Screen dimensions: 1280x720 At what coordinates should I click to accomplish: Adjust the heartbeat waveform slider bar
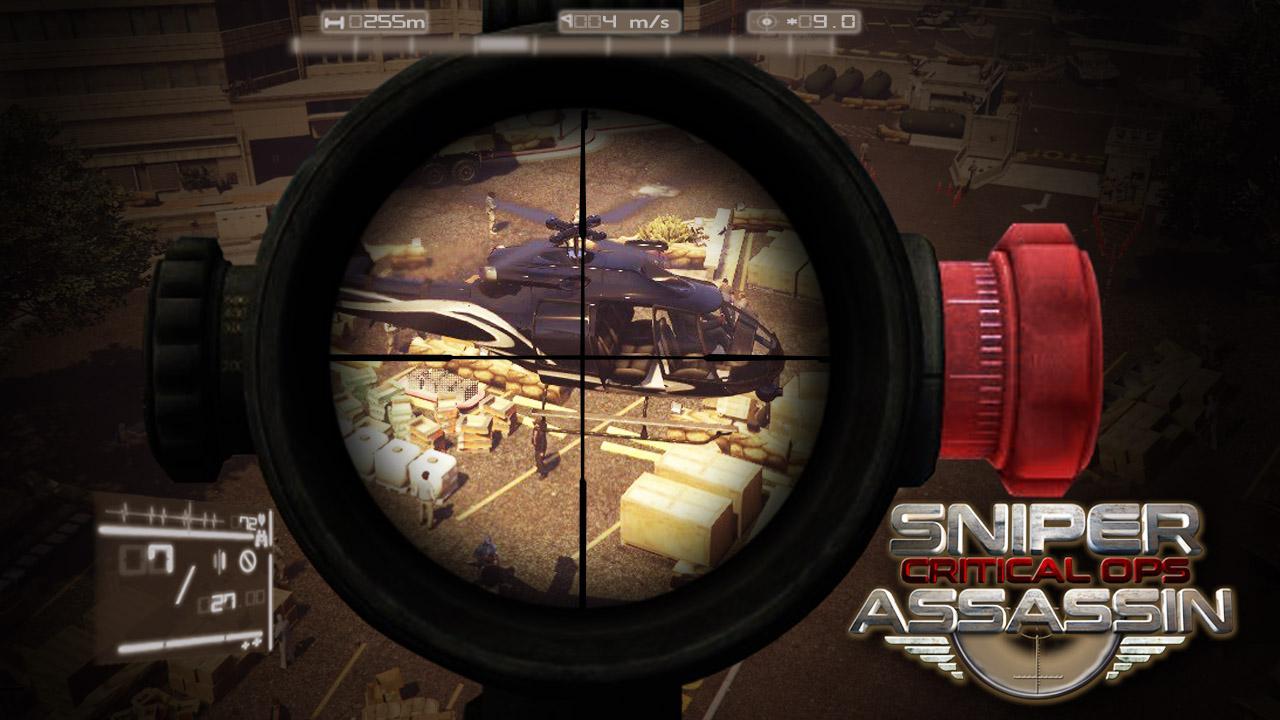(x=175, y=531)
